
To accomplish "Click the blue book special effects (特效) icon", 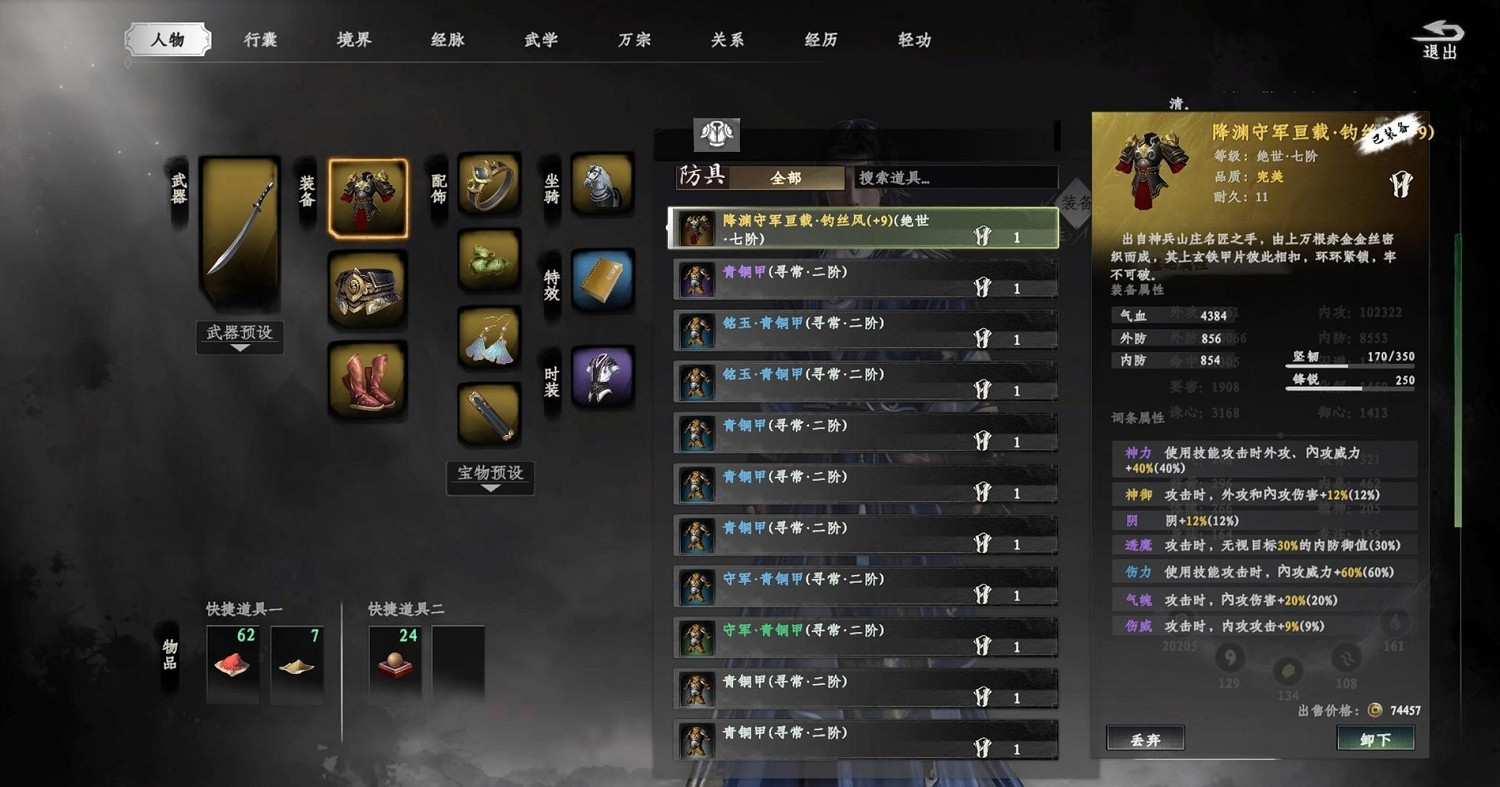I will click(601, 280).
